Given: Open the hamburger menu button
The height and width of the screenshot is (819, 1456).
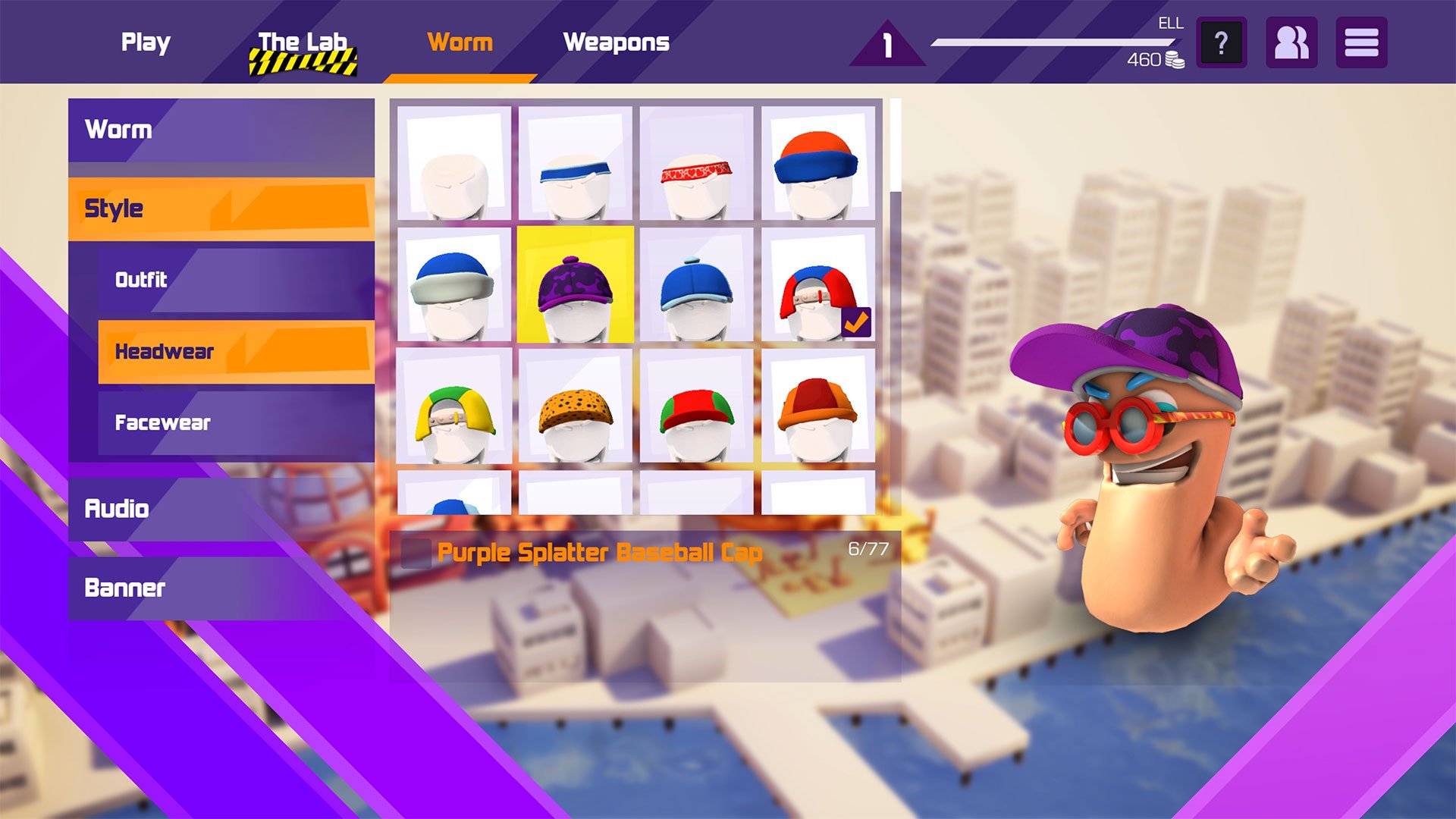Looking at the screenshot, I should (1361, 43).
